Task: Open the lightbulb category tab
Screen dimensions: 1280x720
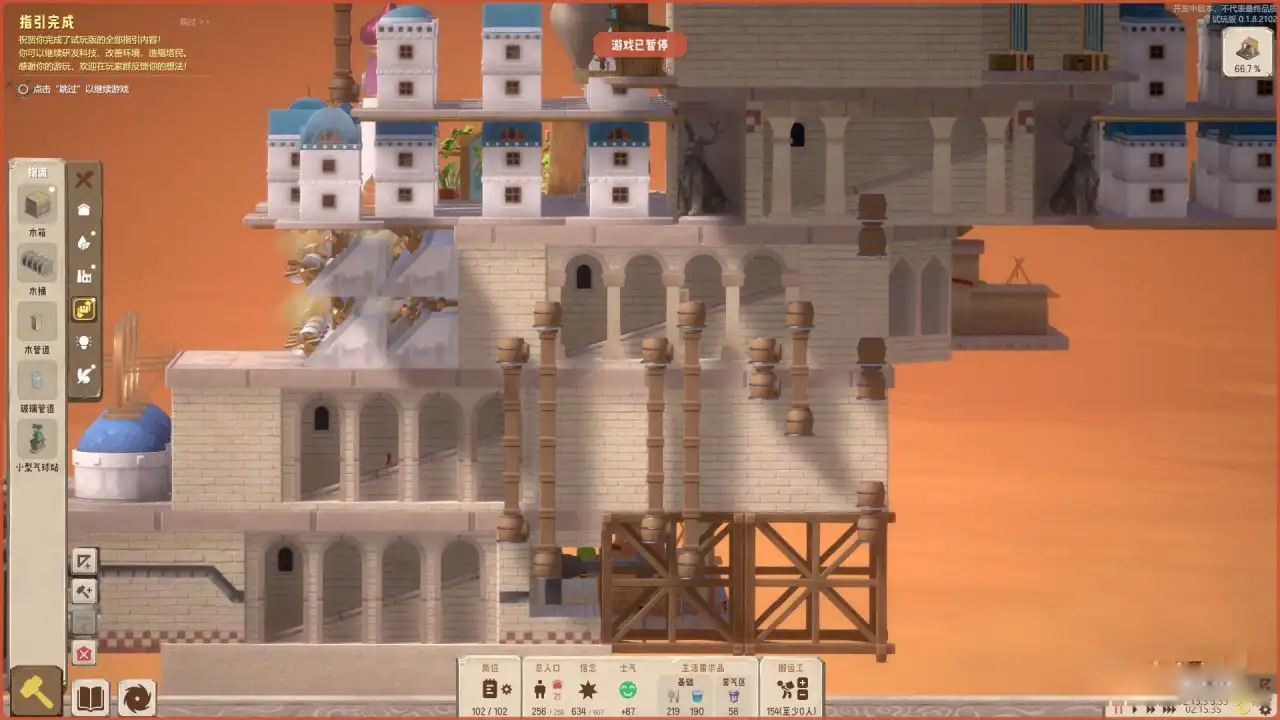Action: click(x=84, y=342)
